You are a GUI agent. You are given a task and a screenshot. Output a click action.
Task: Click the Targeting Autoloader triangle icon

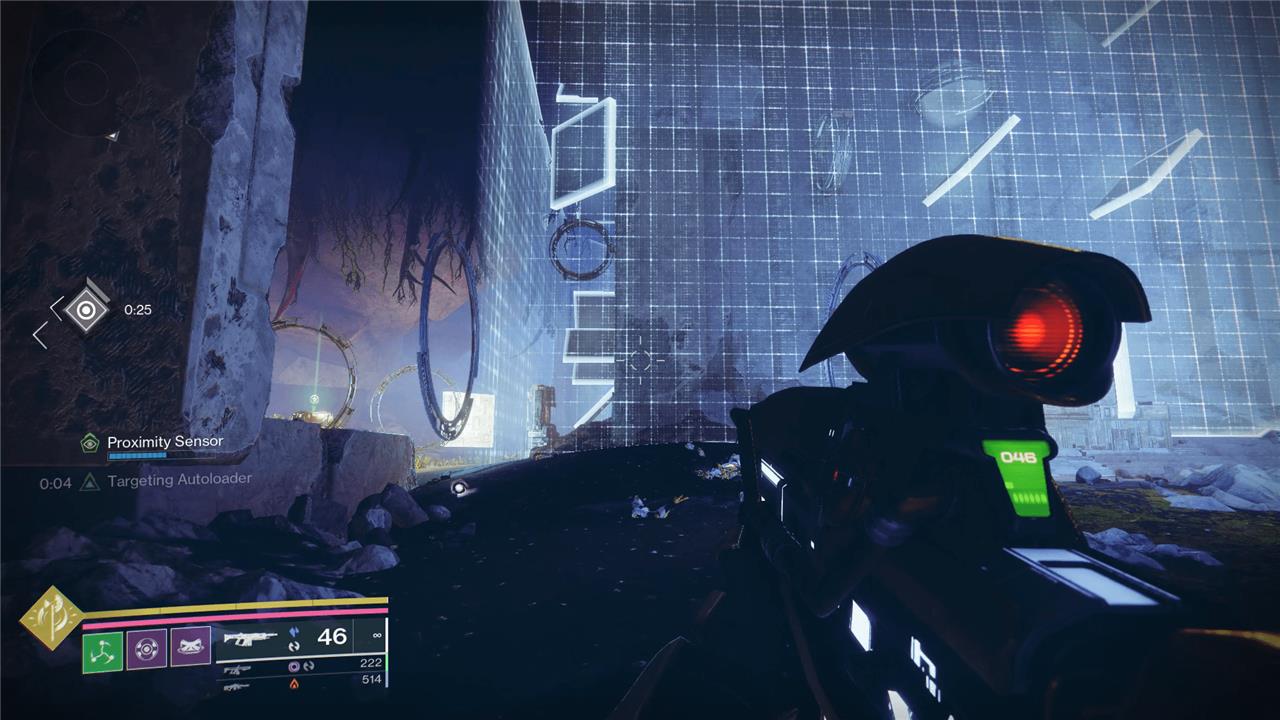91,481
